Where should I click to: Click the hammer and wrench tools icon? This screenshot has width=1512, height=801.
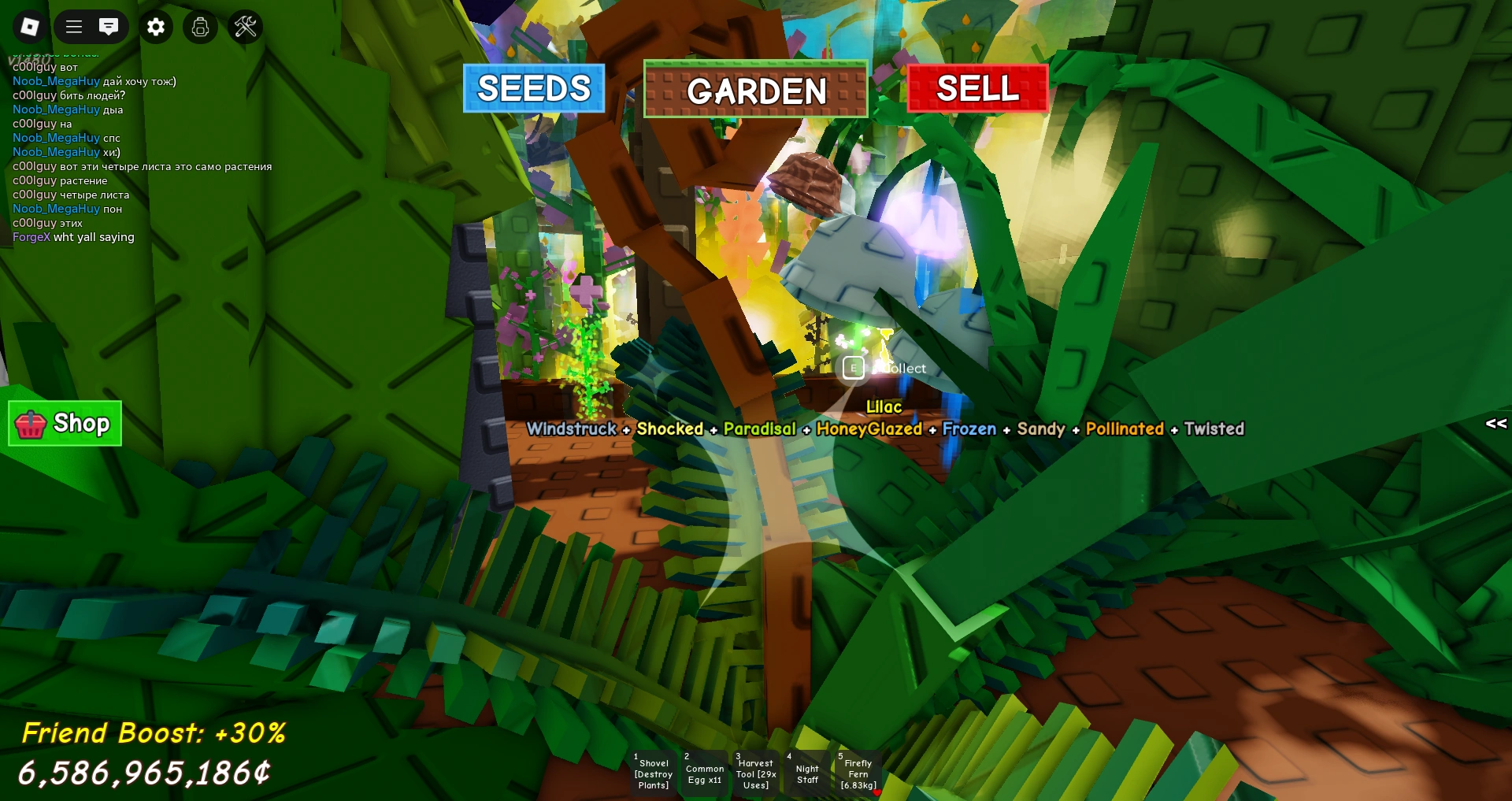[x=245, y=27]
